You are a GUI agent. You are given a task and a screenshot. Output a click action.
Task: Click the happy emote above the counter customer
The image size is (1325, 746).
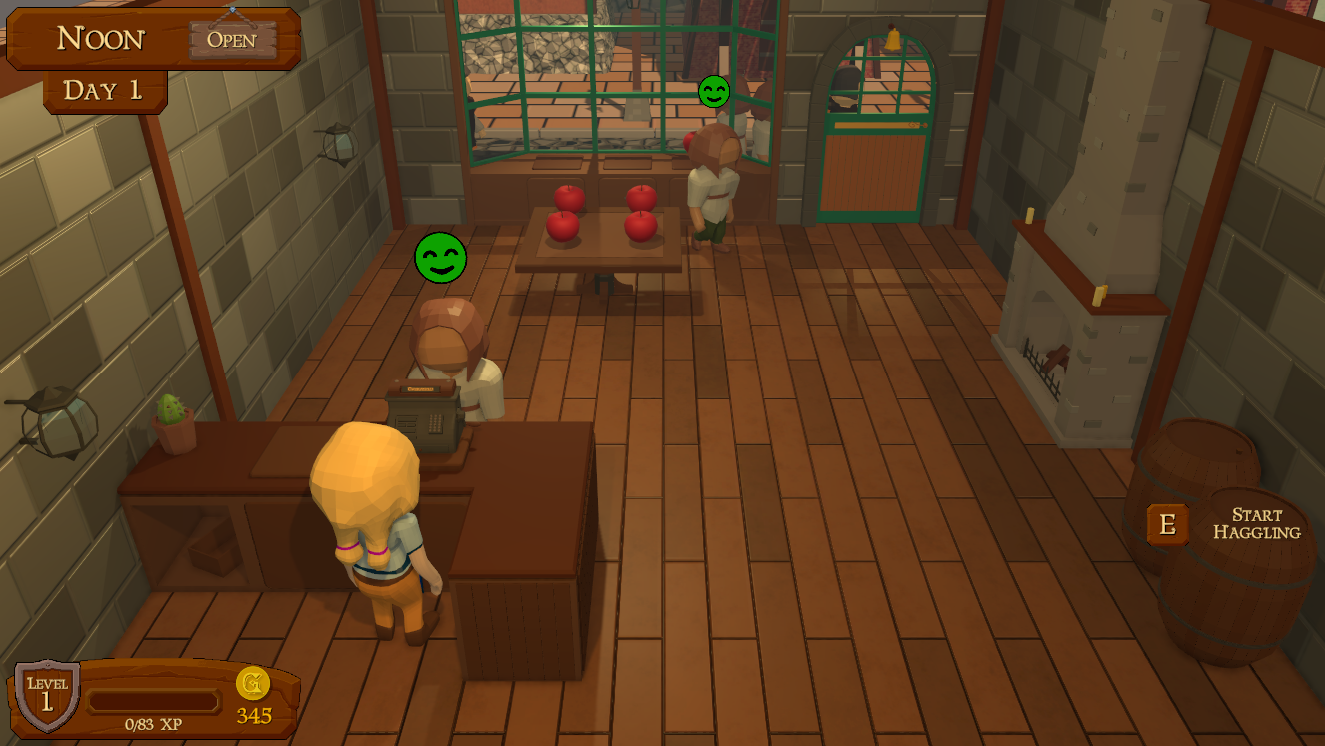click(441, 258)
